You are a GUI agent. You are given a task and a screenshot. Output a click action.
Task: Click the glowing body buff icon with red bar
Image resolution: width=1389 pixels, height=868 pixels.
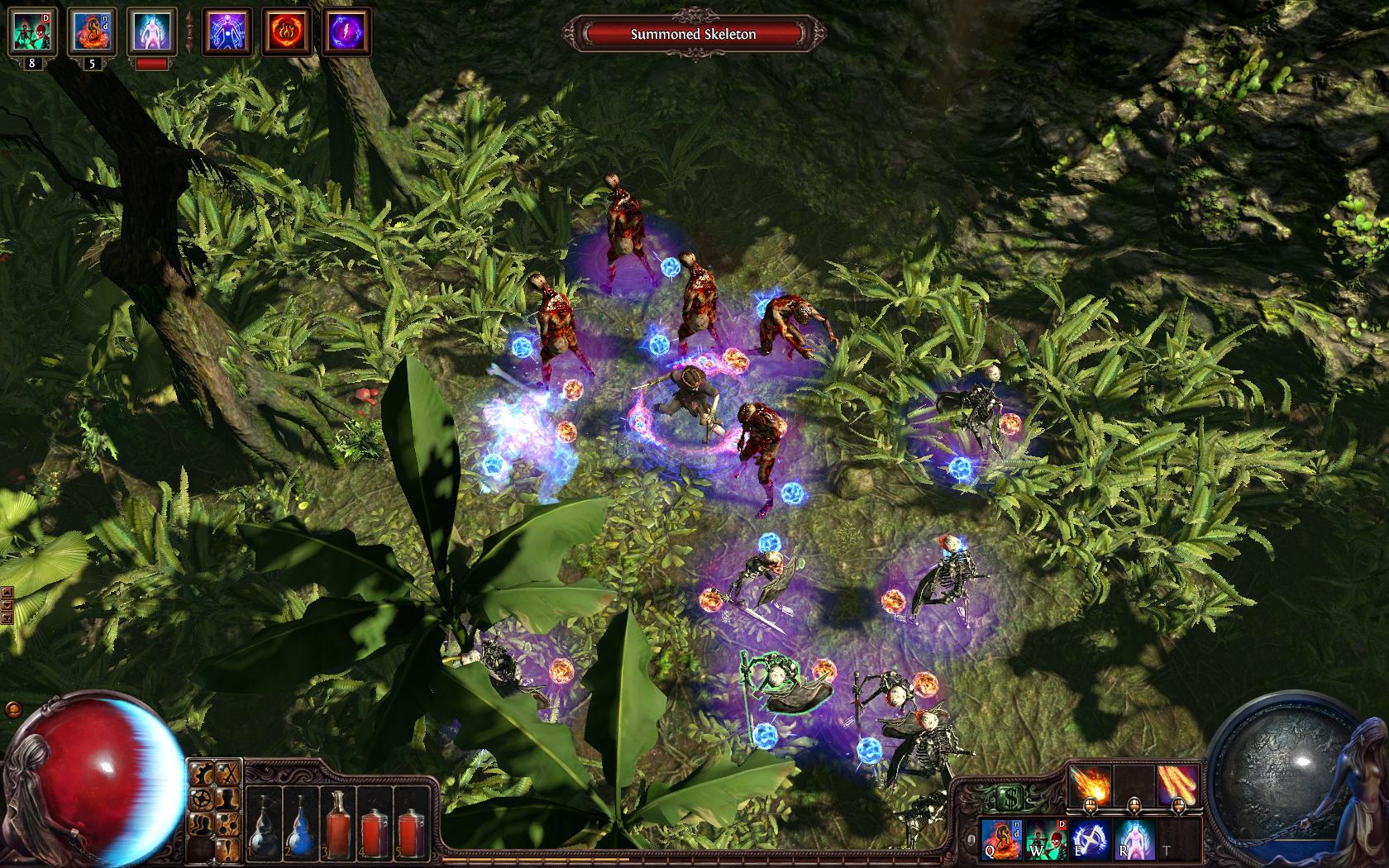[152, 31]
